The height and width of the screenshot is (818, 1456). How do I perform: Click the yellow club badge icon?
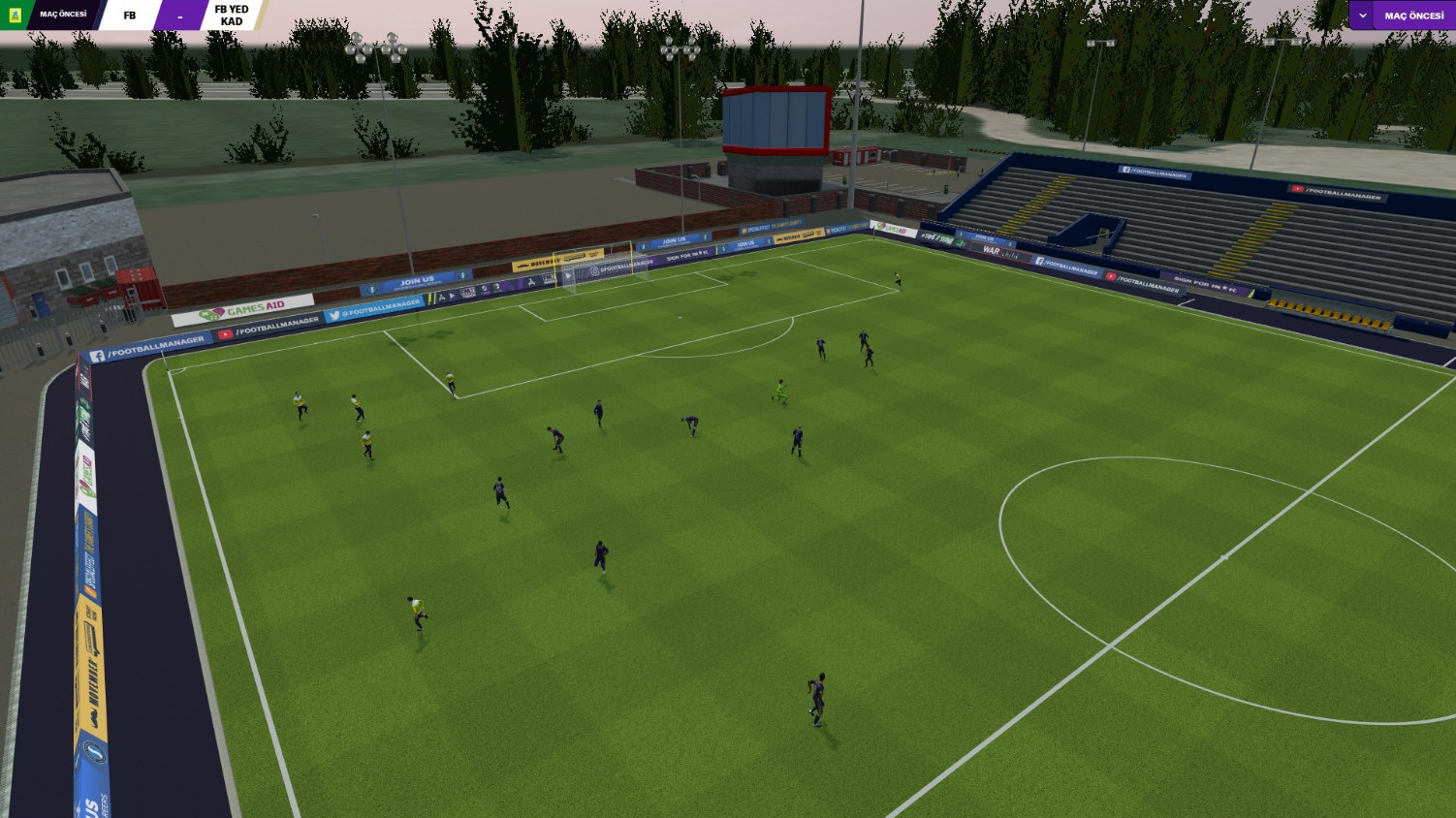(15, 16)
